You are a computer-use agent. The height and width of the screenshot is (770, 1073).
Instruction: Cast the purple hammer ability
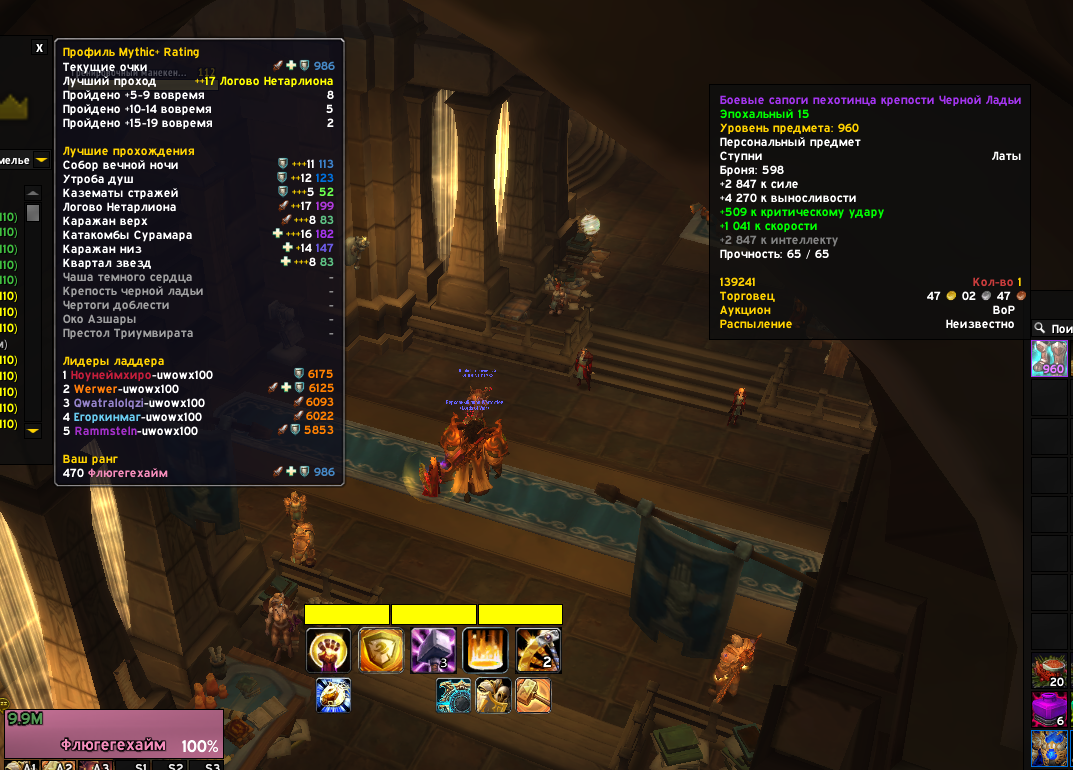tap(433, 650)
